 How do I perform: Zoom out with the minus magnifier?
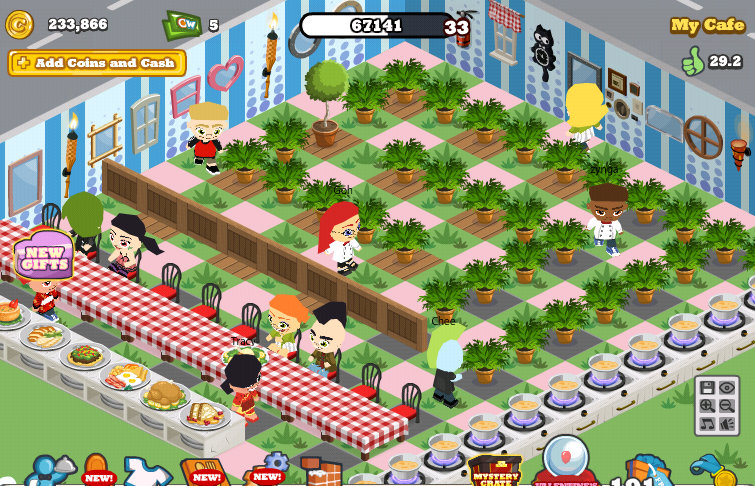tap(727, 406)
